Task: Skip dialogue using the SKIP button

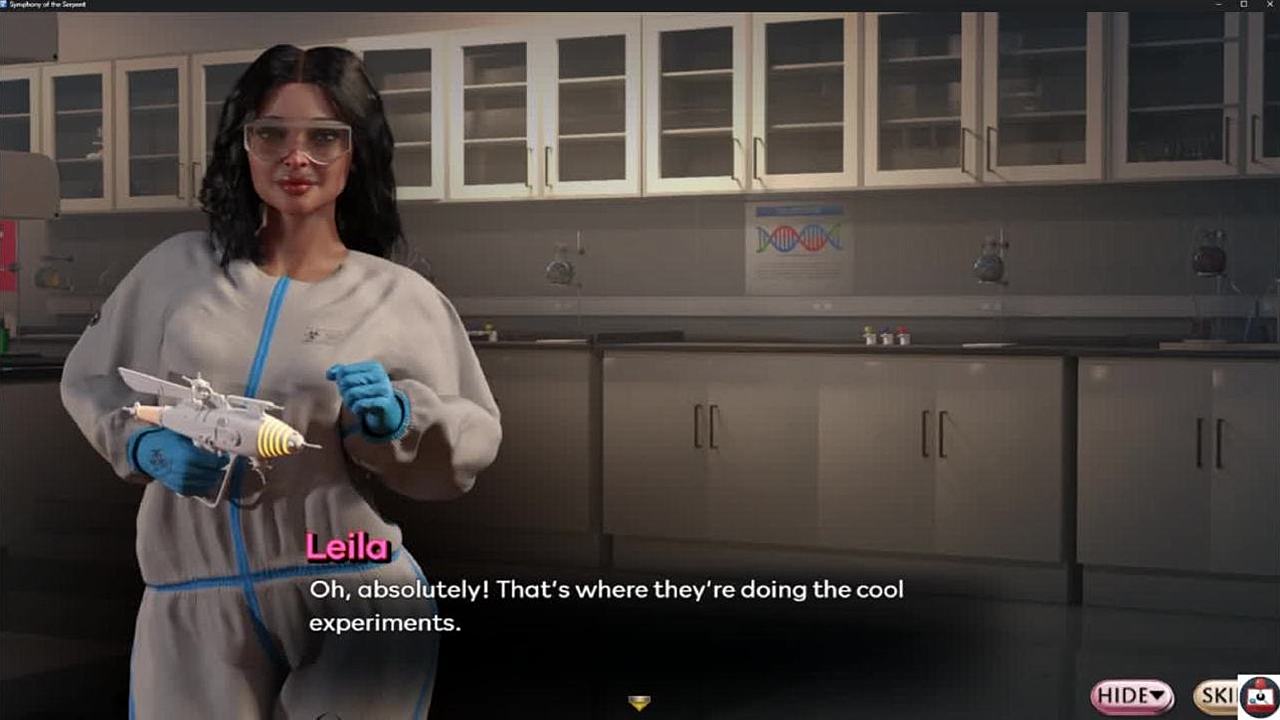Action: tap(1216, 696)
